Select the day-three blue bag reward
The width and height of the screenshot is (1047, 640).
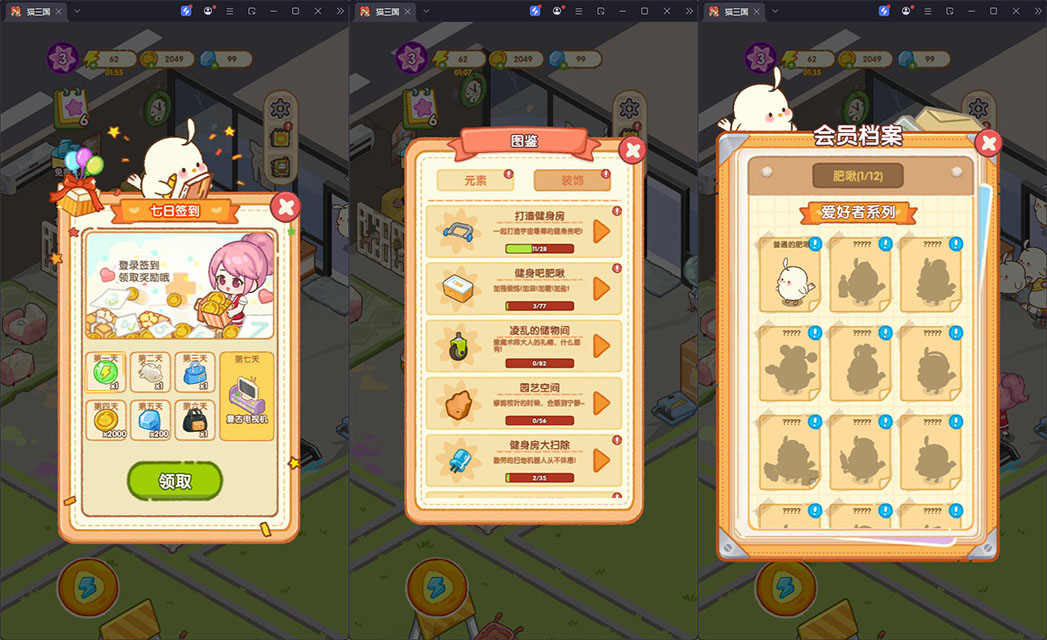tap(195, 372)
